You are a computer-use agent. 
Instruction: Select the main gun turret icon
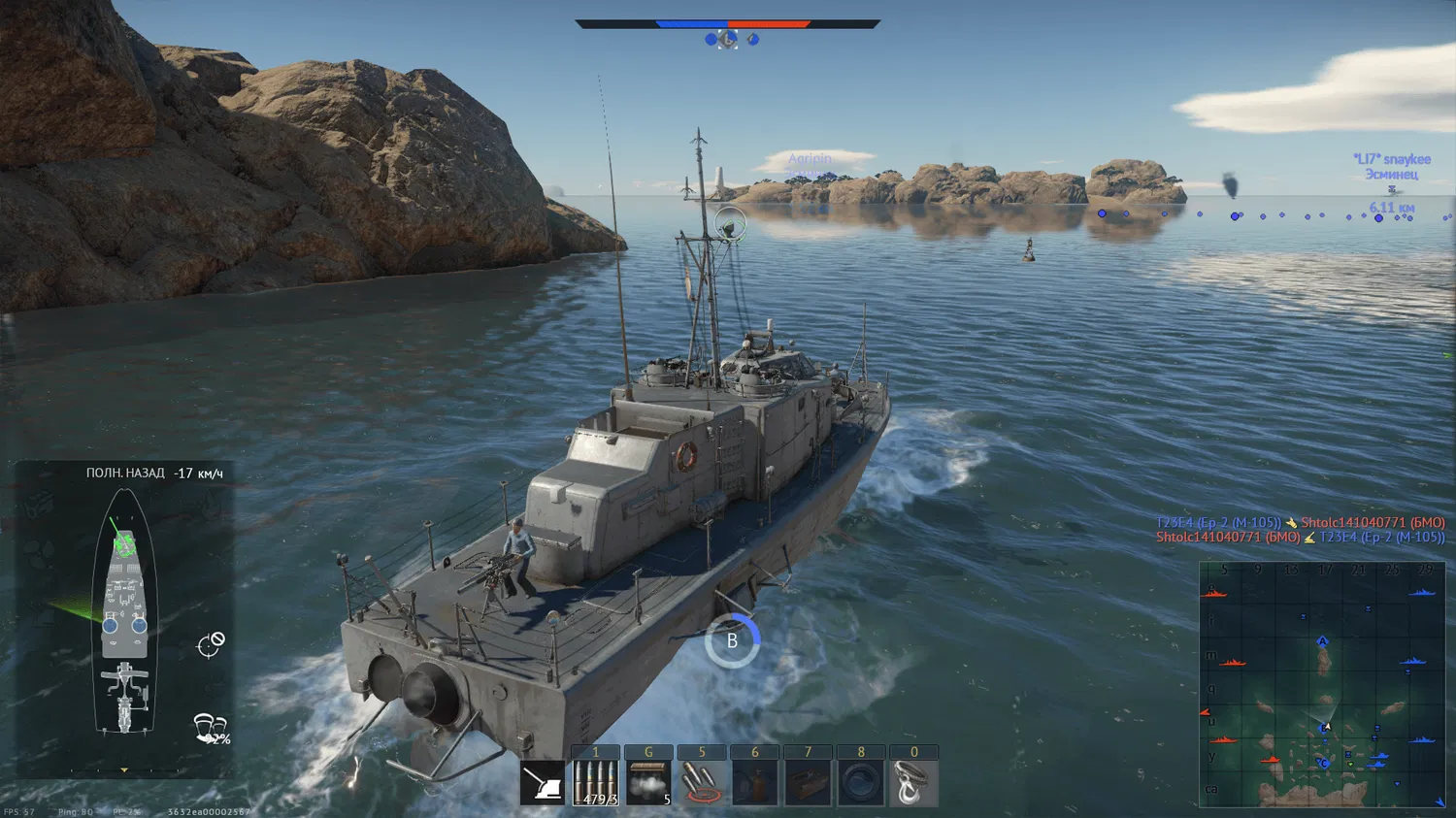(542, 783)
